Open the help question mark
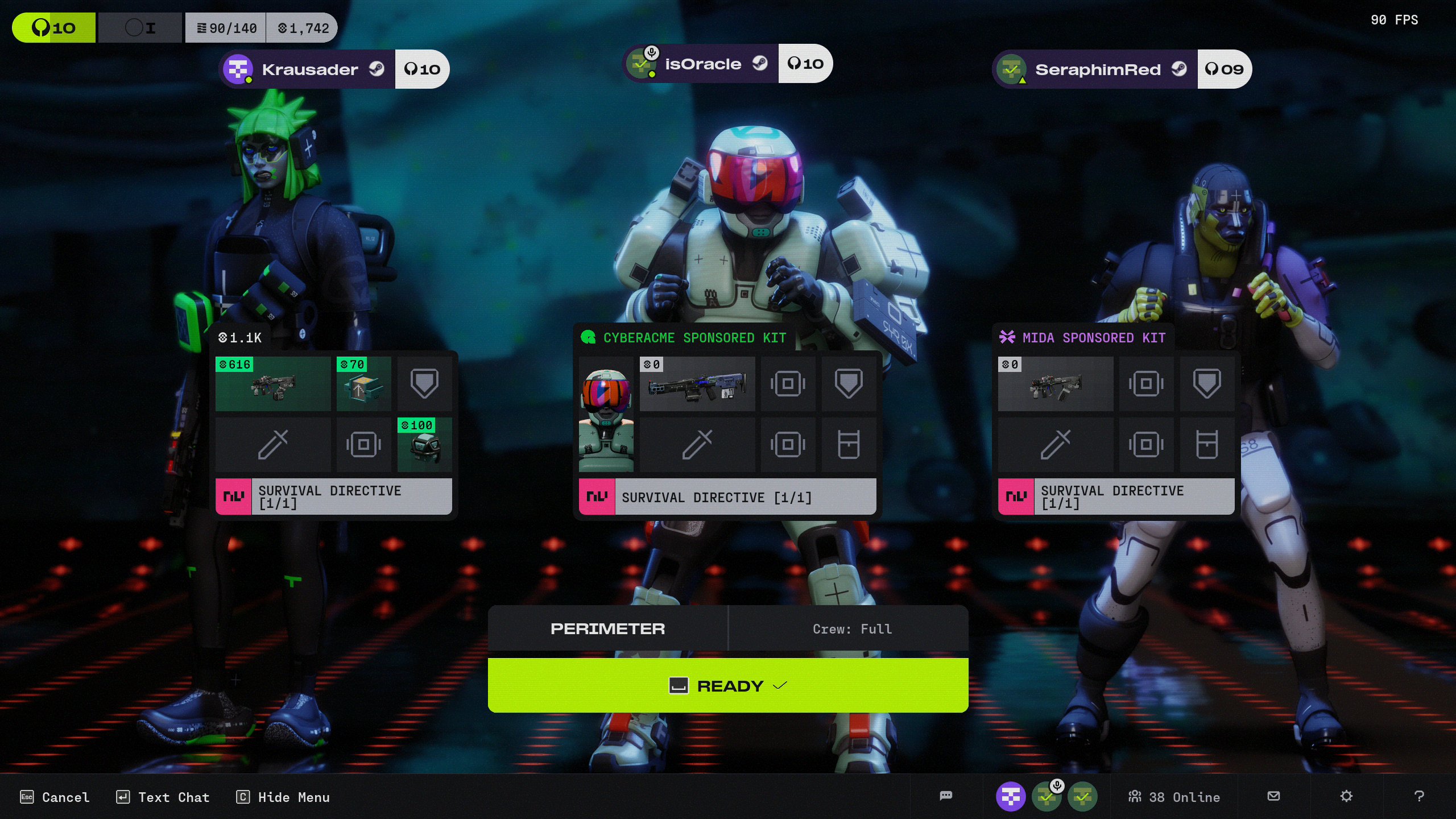Viewport: 1456px width, 819px height. pos(1419,796)
